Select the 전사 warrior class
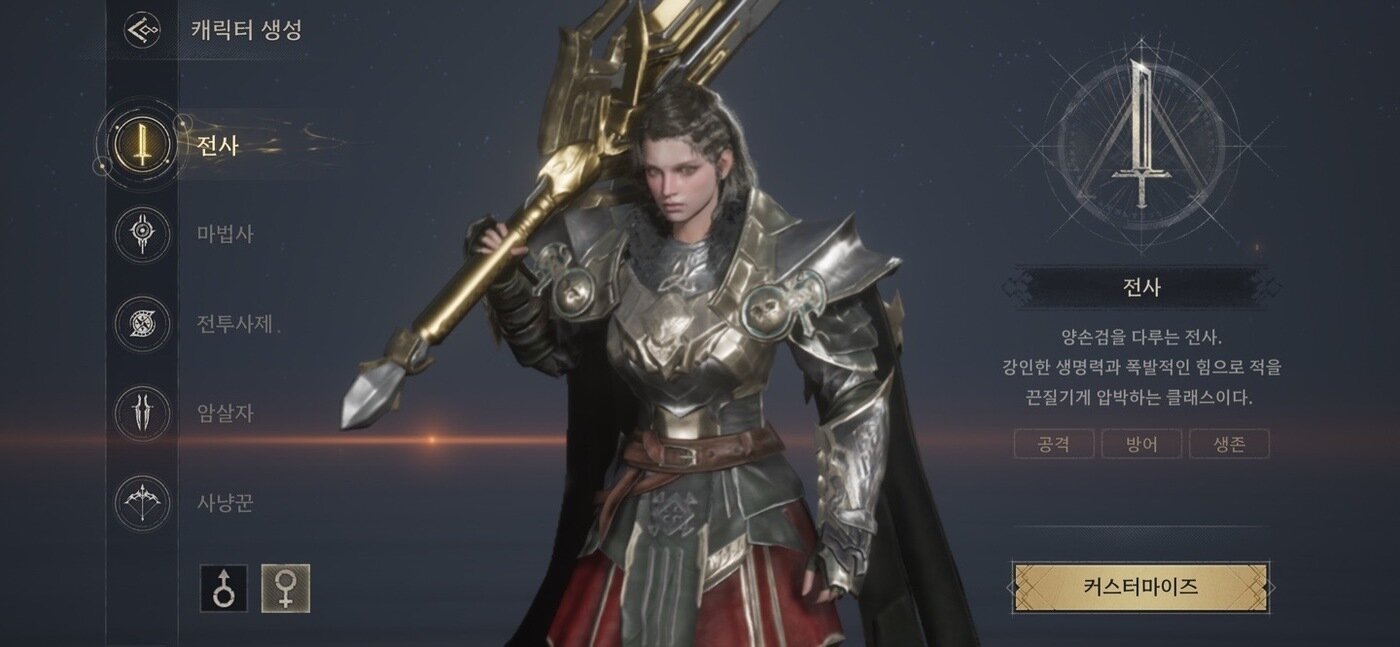Screen dimensions: 1400x647 143,146
